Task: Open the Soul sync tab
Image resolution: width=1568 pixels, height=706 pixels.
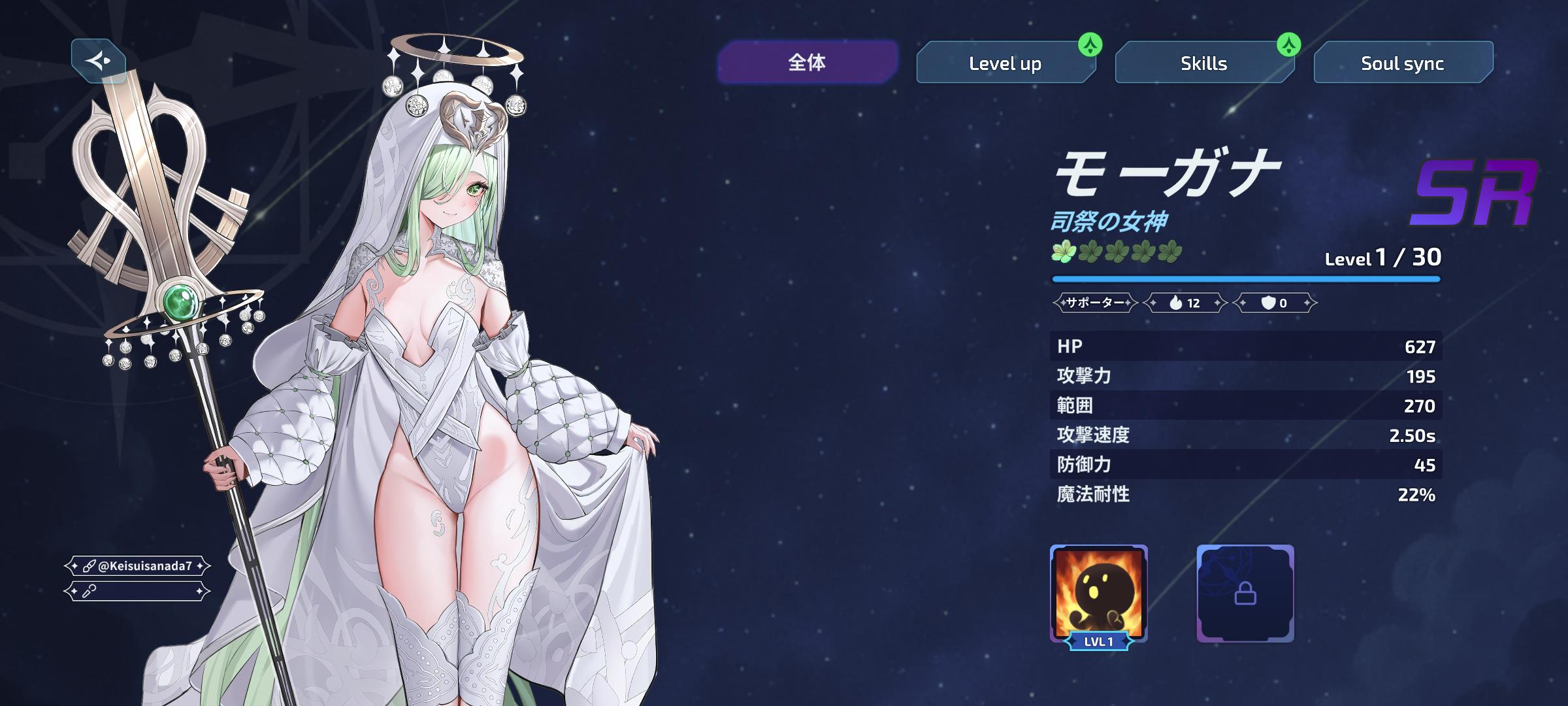Action: (1402, 63)
